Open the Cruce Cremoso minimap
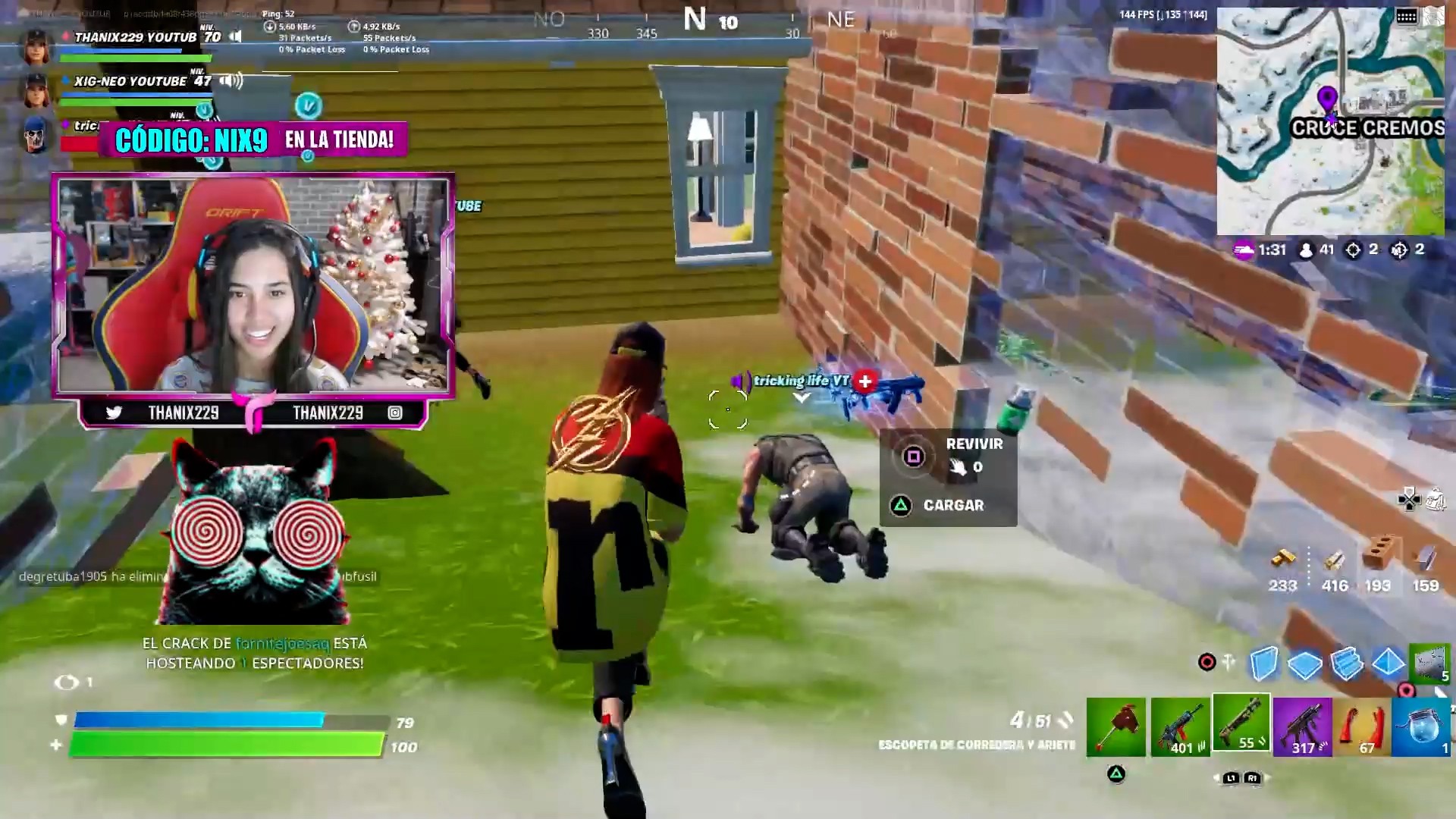 (x=1330, y=121)
